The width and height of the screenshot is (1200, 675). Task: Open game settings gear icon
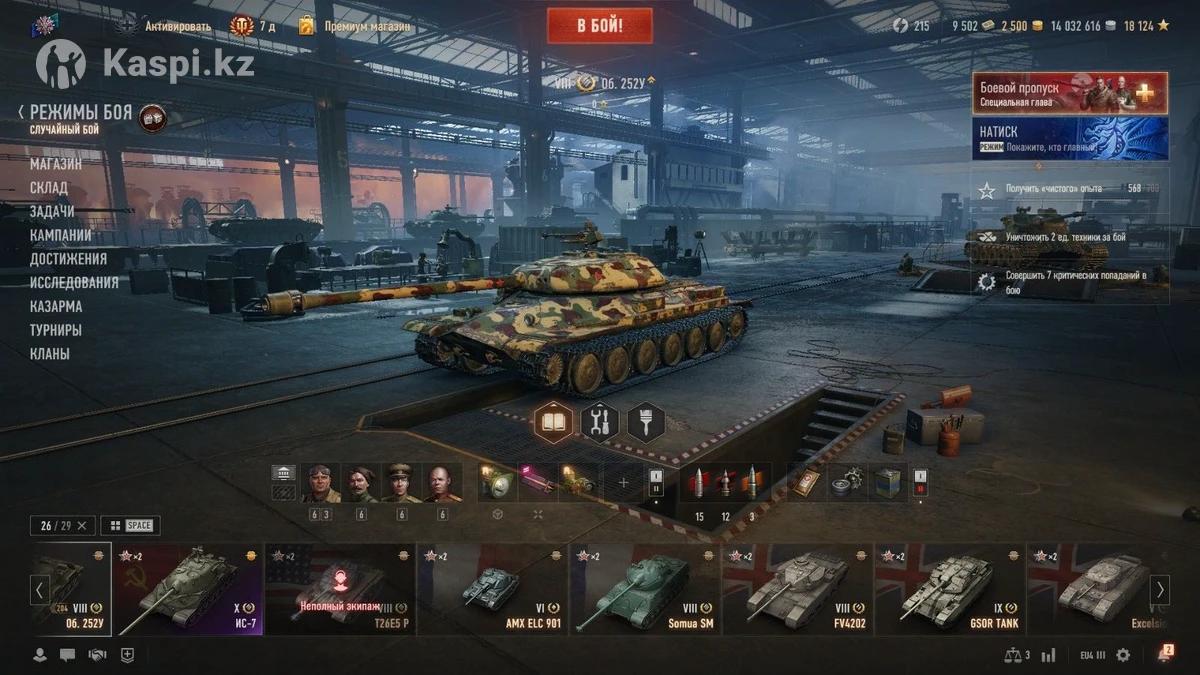point(1123,655)
